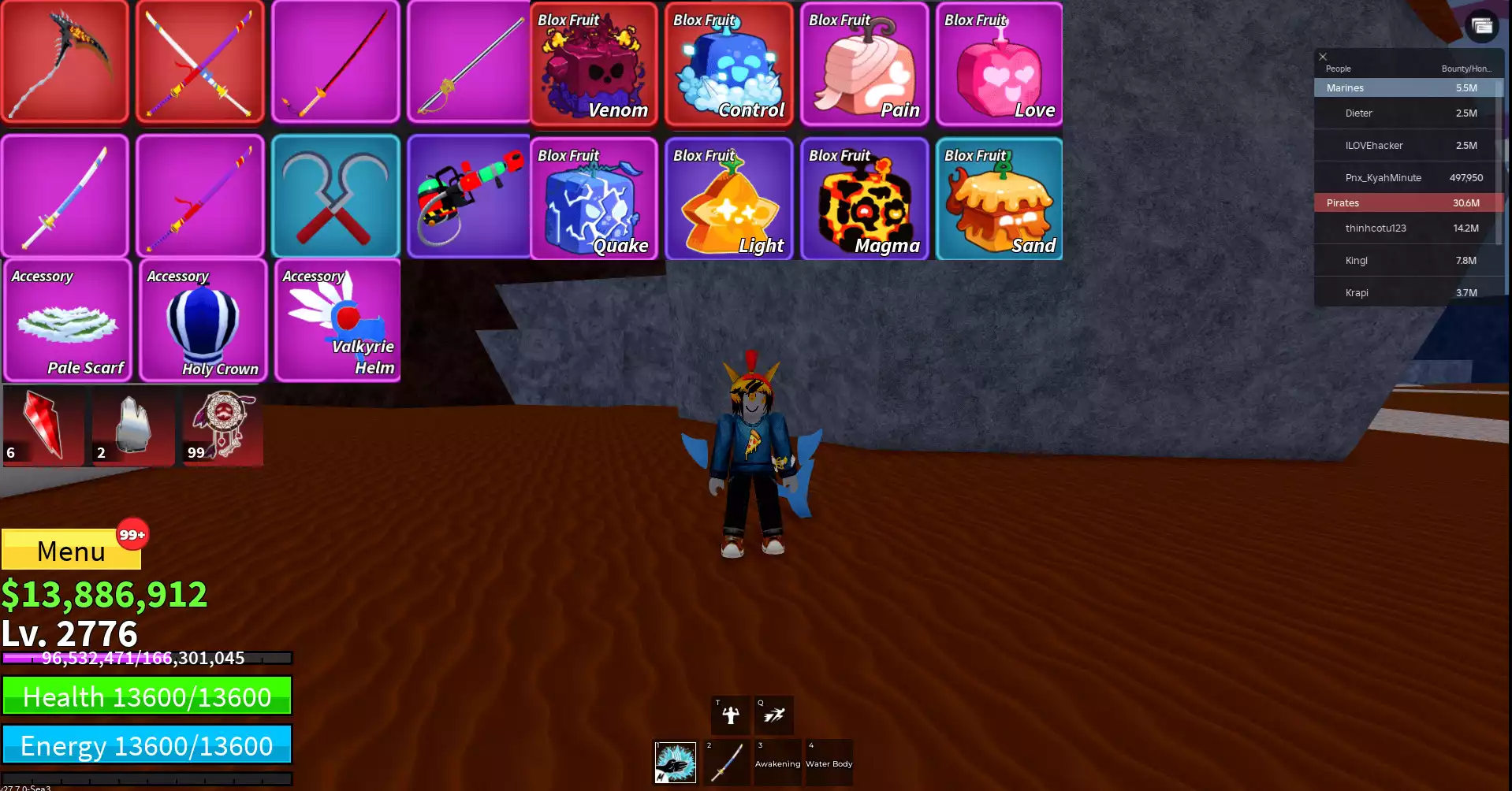Select the scythe weapon tile

[65, 61]
